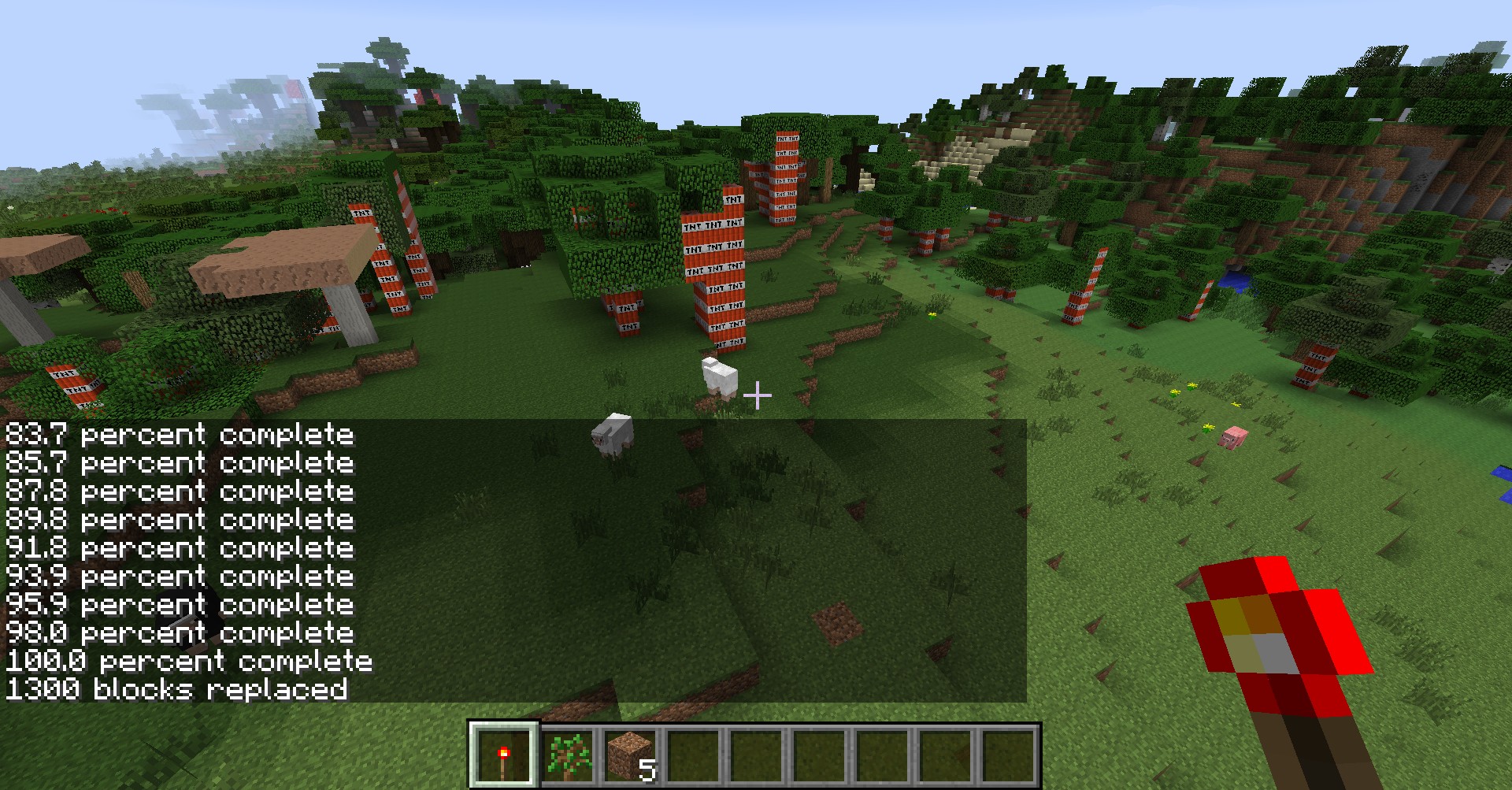Choose the oak sapling hotbar slot

(x=569, y=755)
